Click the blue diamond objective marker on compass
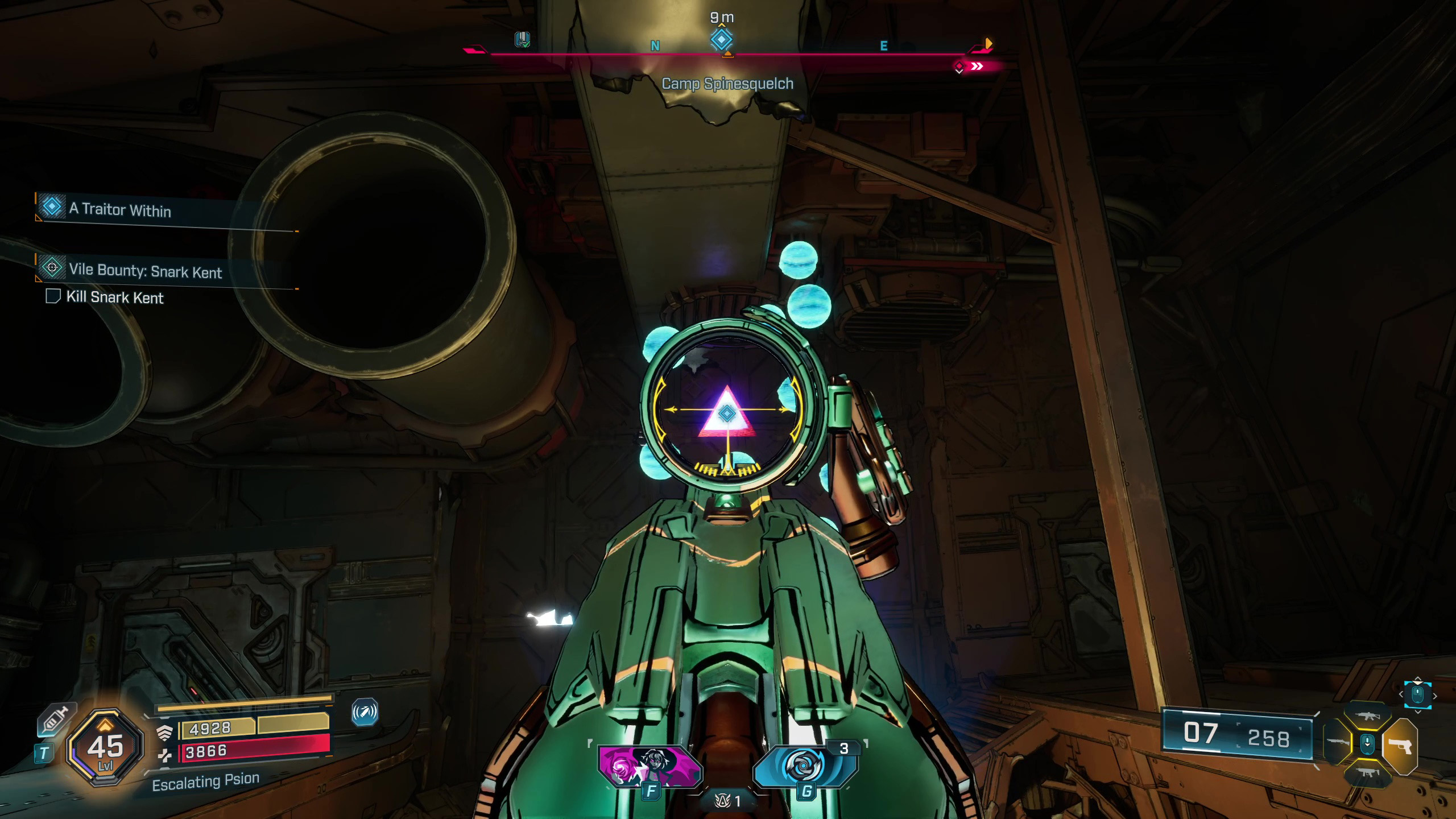Screen dimensions: 1456x819 (x=721, y=40)
